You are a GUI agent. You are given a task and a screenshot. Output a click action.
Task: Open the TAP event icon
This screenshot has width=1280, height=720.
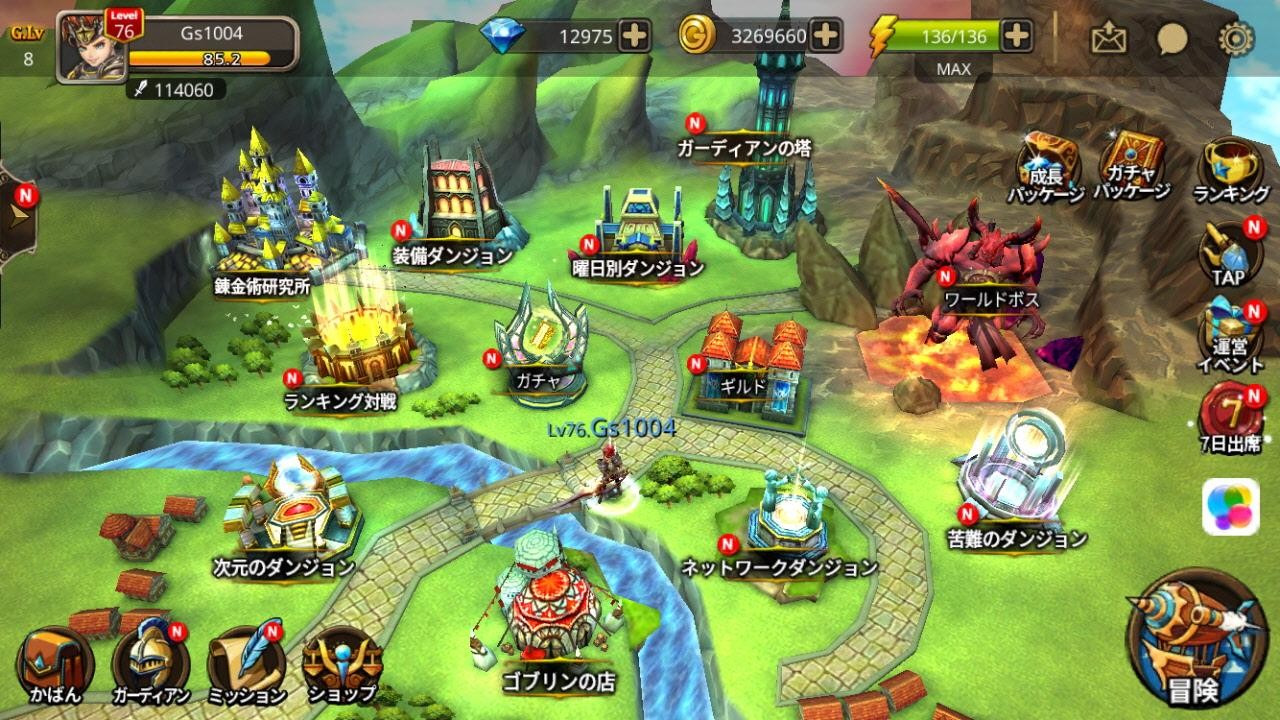(x=1230, y=253)
